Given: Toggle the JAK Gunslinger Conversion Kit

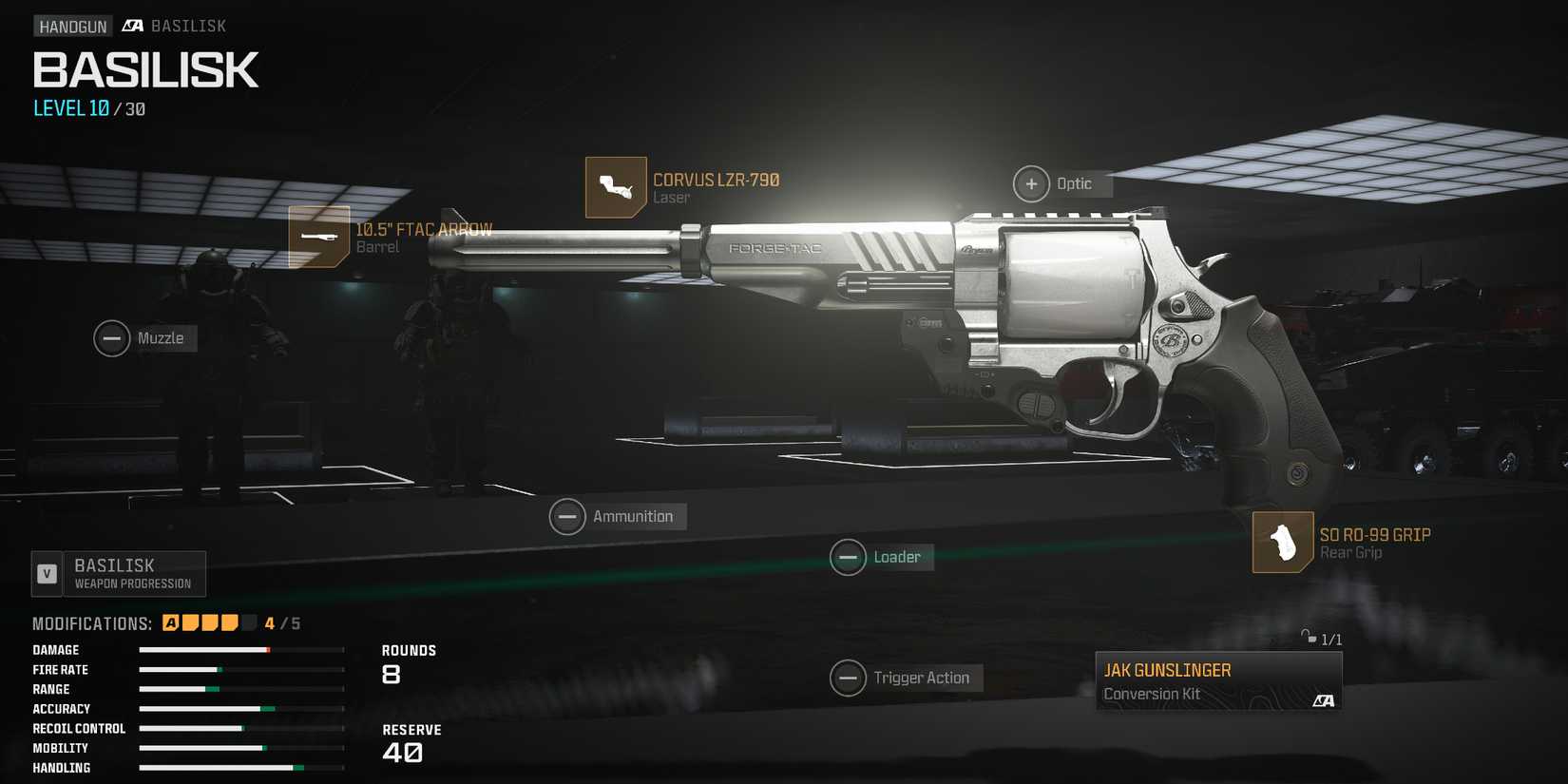Looking at the screenshot, I should [x=1218, y=679].
